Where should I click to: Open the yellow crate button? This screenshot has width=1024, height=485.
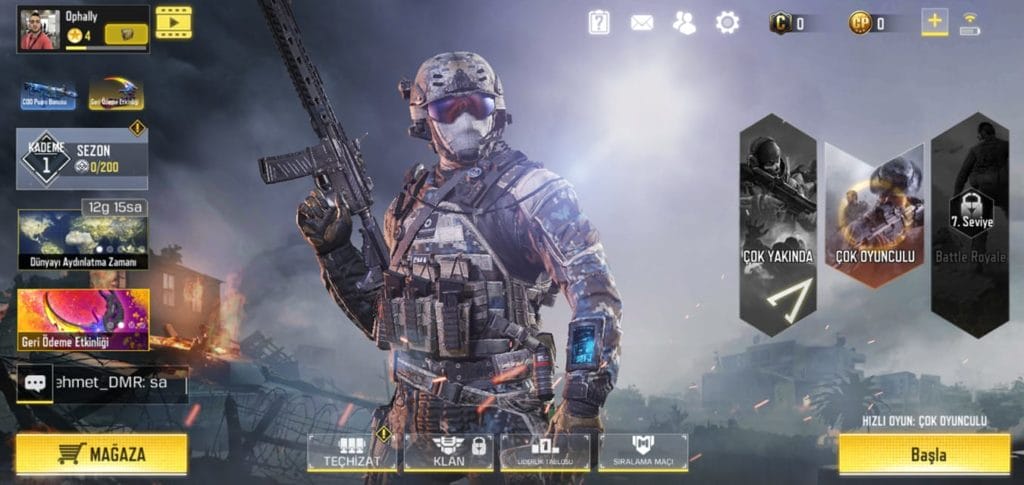pos(126,35)
